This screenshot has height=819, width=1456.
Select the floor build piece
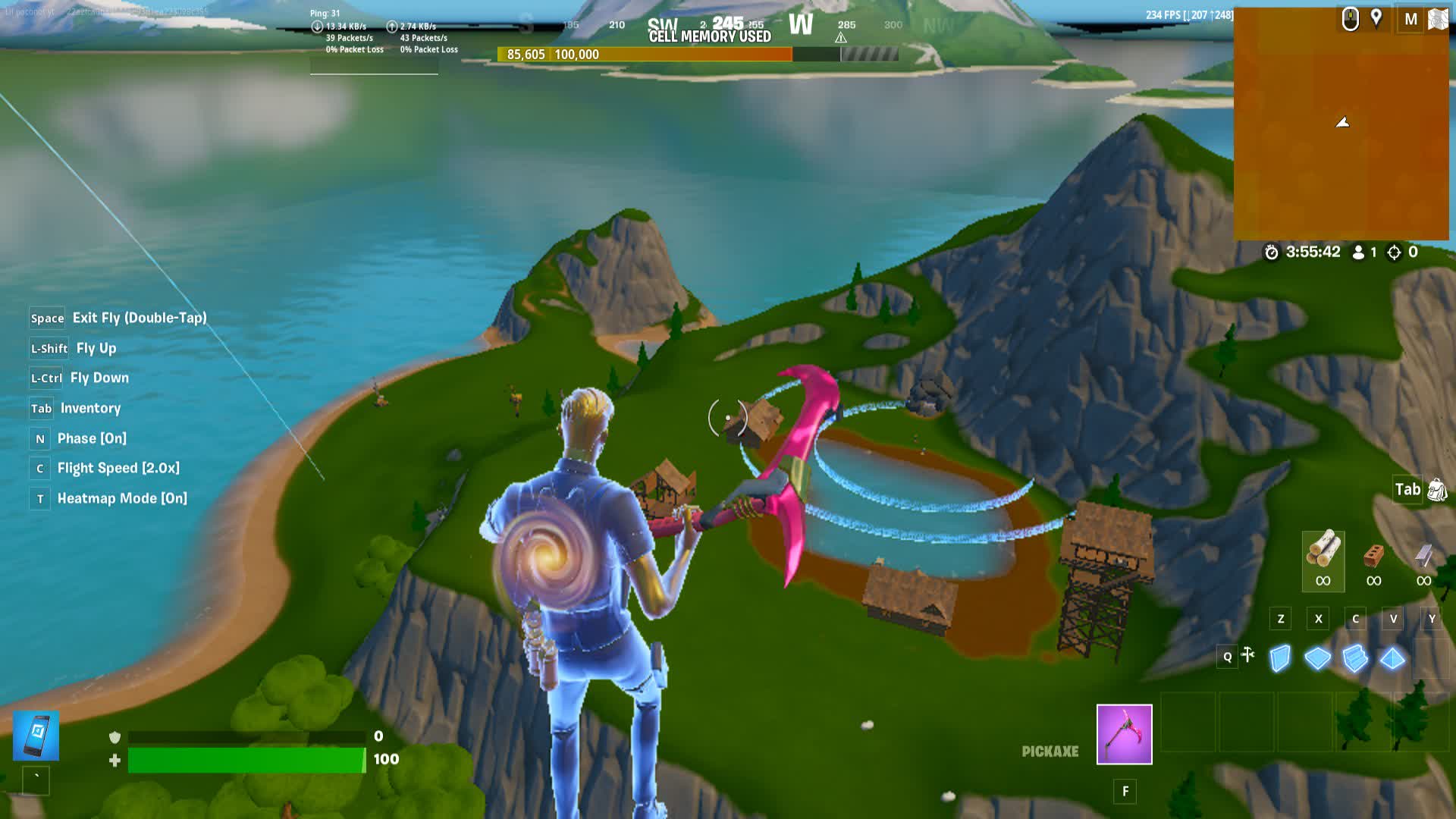[x=1317, y=658]
